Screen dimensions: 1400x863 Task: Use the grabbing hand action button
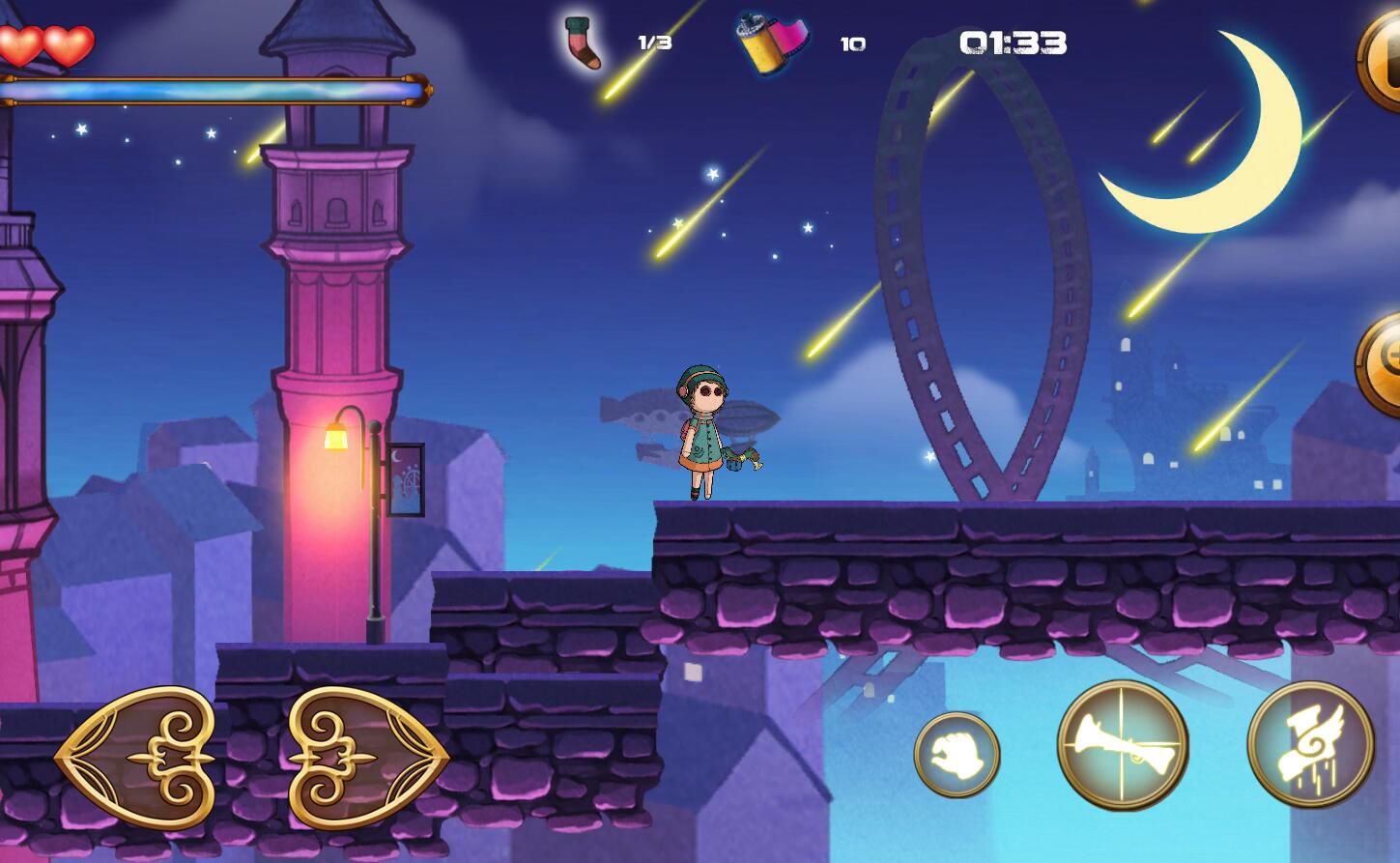957,755
